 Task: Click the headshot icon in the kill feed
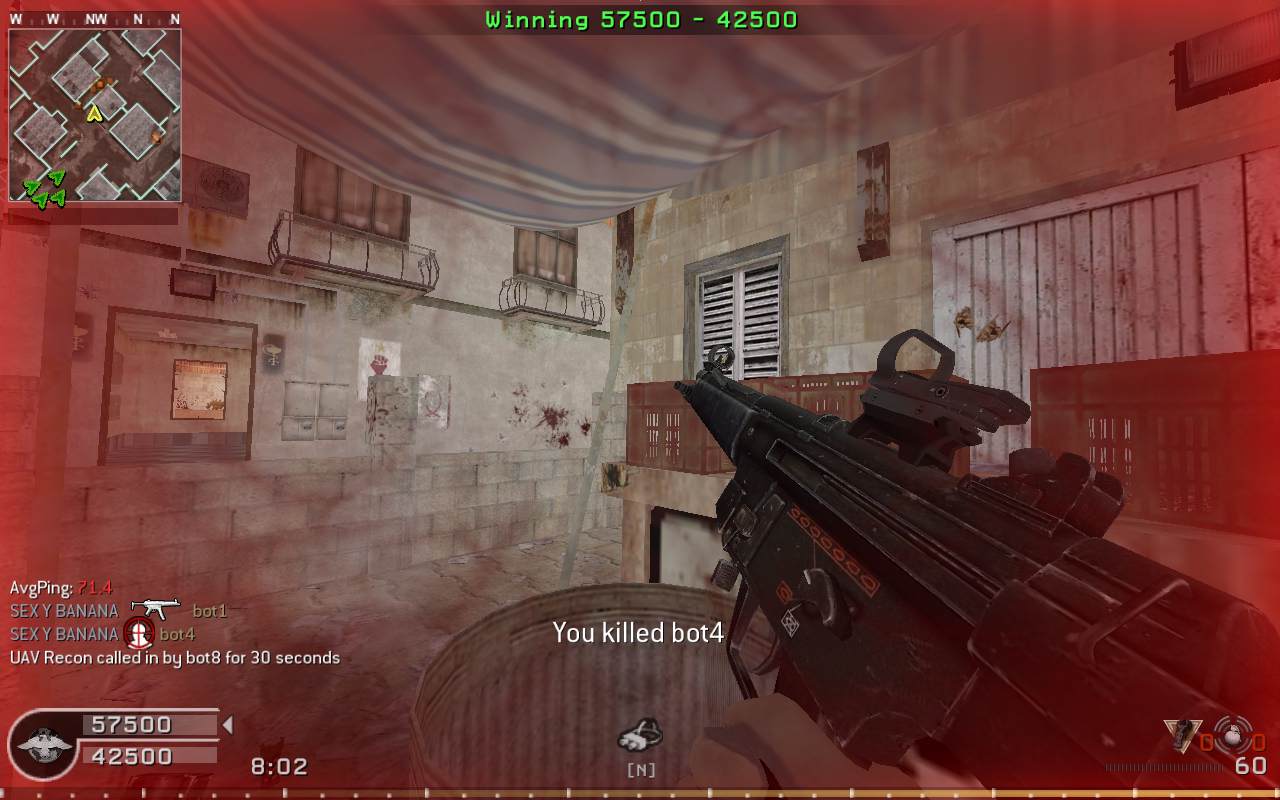pos(138,633)
